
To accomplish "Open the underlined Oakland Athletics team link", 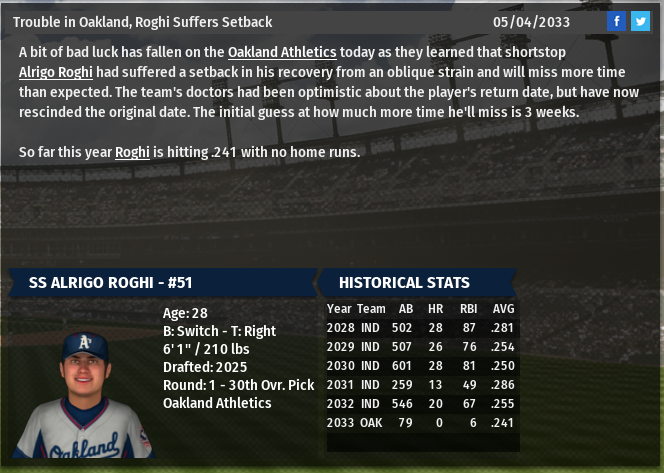I will [282, 51].
